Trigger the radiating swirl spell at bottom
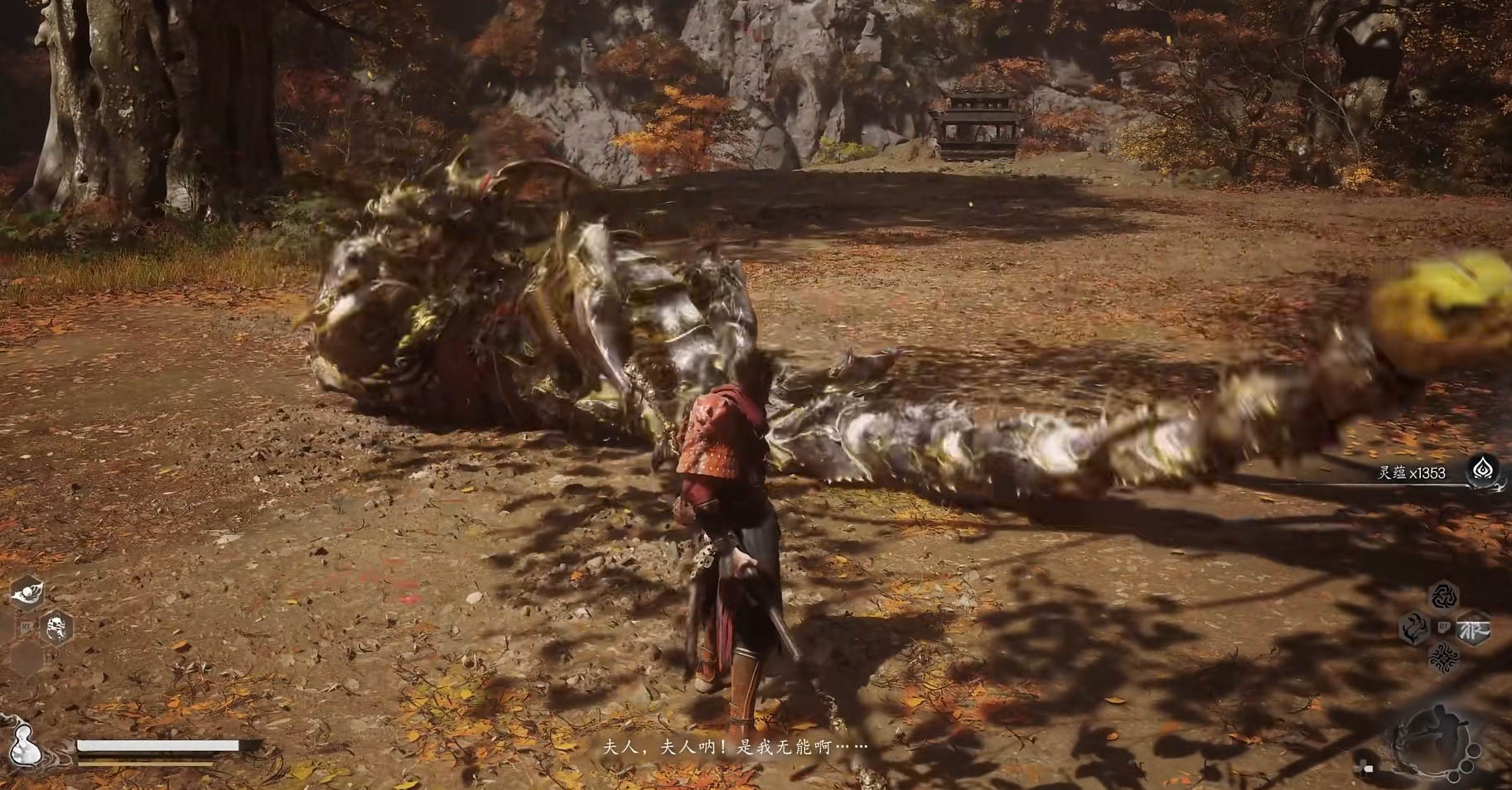The height and width of the screenshot is (790, 1512). (1443, 658)
